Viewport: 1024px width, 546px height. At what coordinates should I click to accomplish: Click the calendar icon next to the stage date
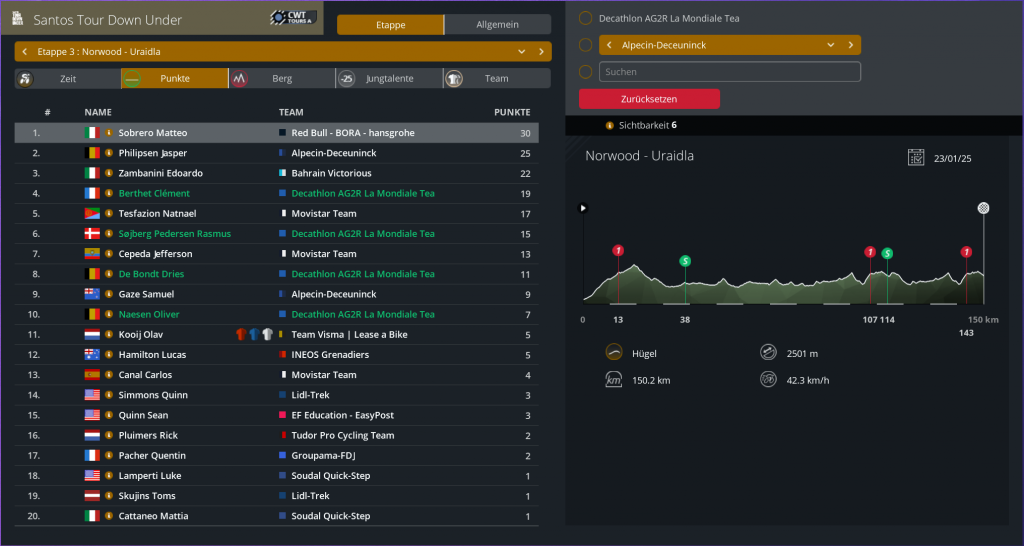coord(915,157)
